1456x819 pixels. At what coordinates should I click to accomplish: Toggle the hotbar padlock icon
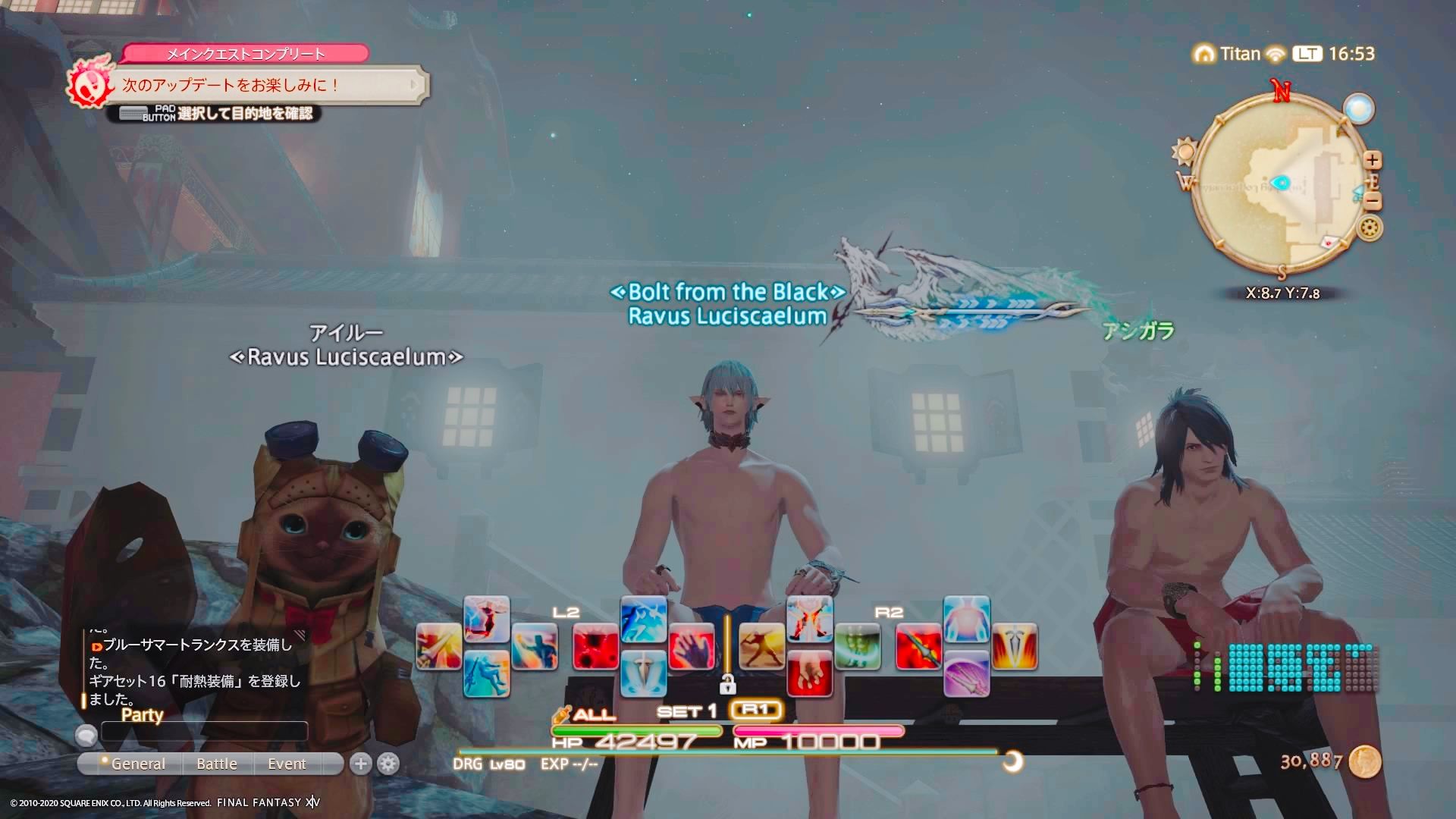tap(727, 684)
